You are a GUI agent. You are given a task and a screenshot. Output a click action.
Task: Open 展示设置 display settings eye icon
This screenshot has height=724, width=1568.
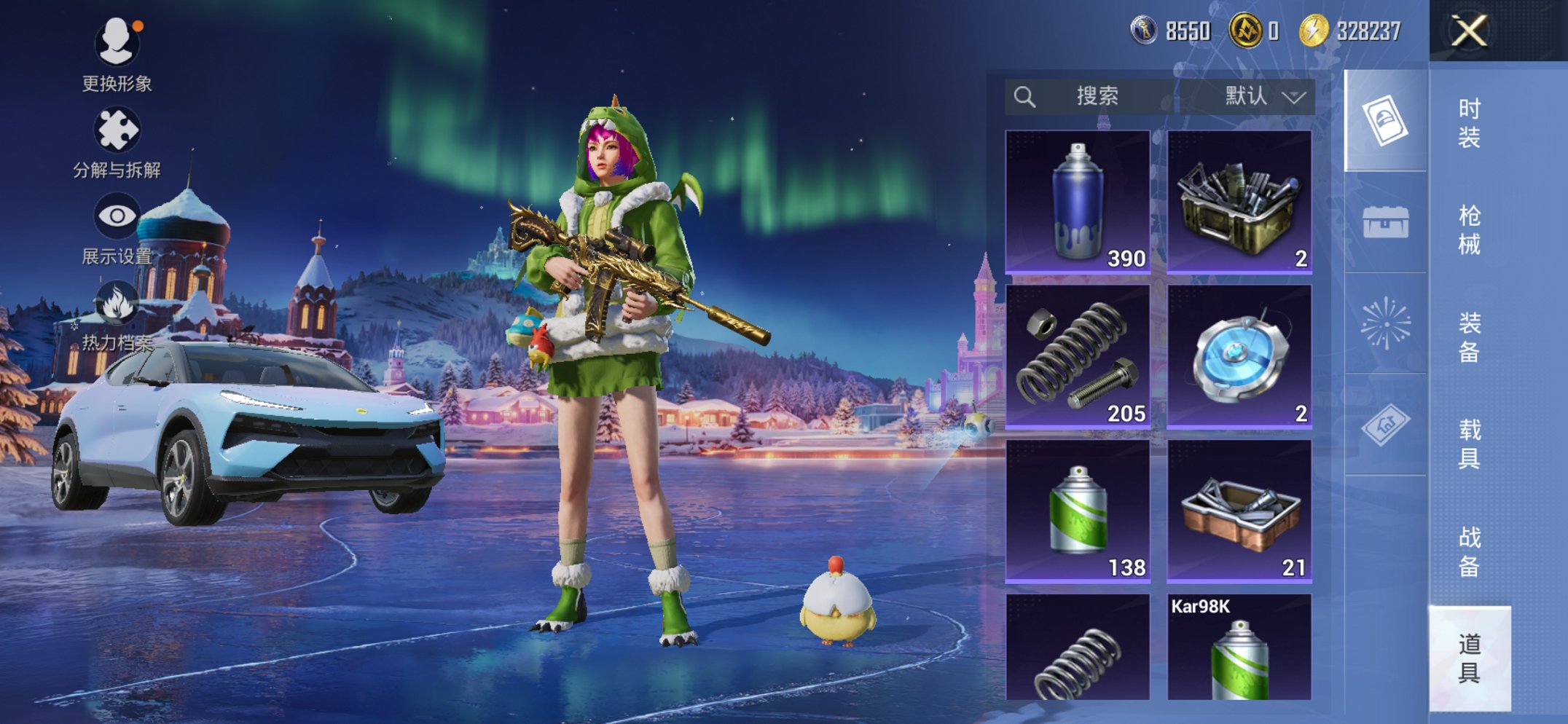(117, 227)
